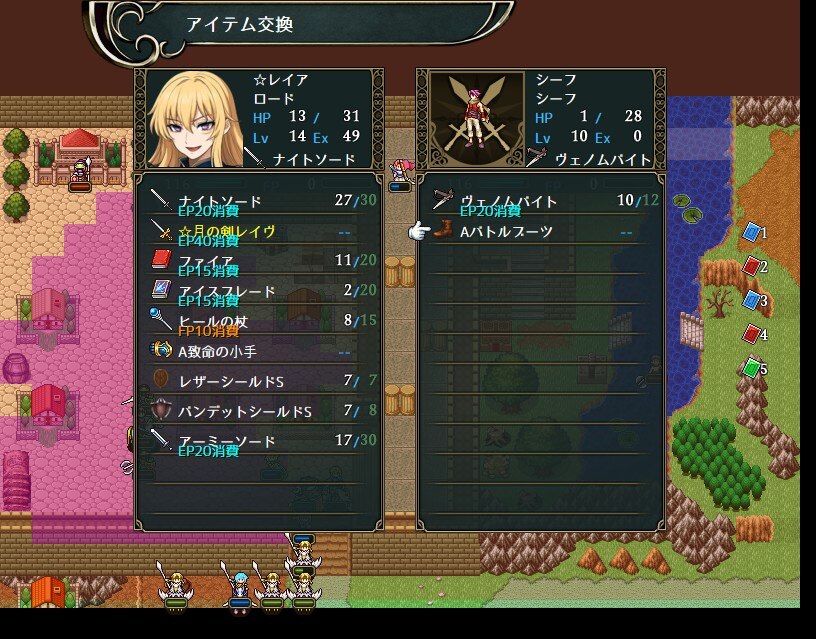Image resolution: width=816 pixels, height=639 pixels.
Task: Select the blue card numbered 1
Action: pyautogui.click(x=752, y=233)
